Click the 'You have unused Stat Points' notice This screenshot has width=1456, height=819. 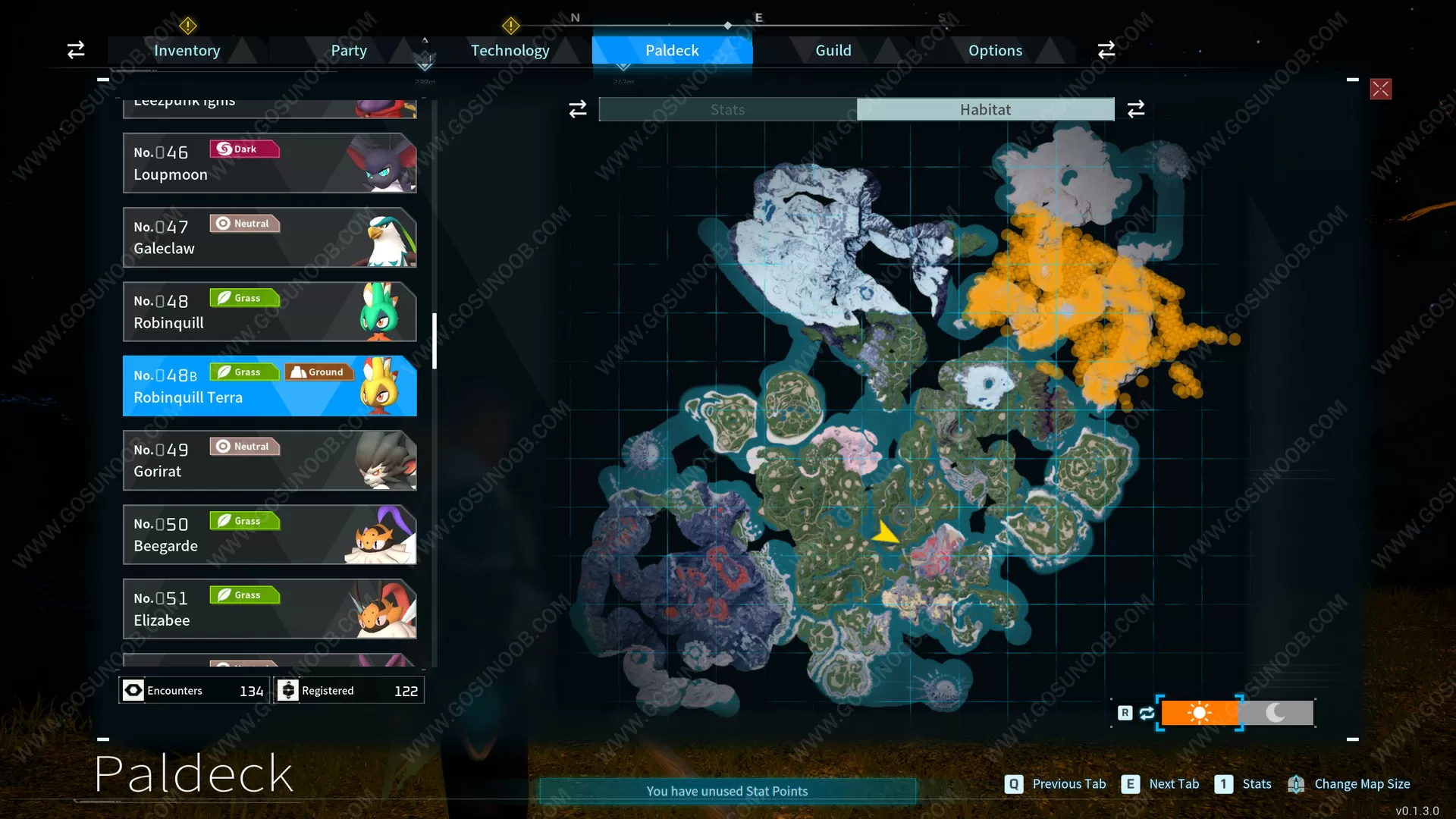click(726, 790)
